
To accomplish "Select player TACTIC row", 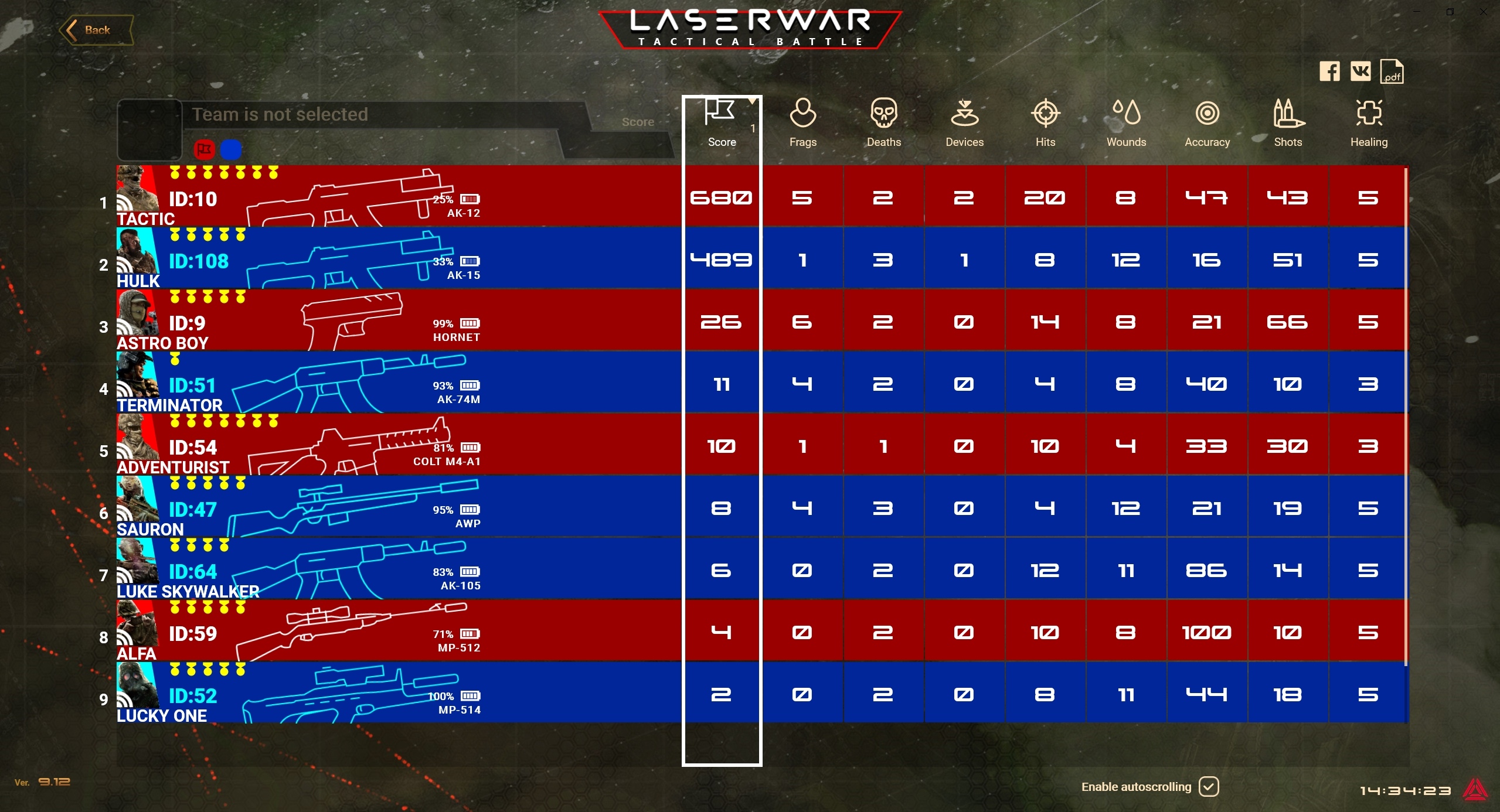I will tap(399, 197).
